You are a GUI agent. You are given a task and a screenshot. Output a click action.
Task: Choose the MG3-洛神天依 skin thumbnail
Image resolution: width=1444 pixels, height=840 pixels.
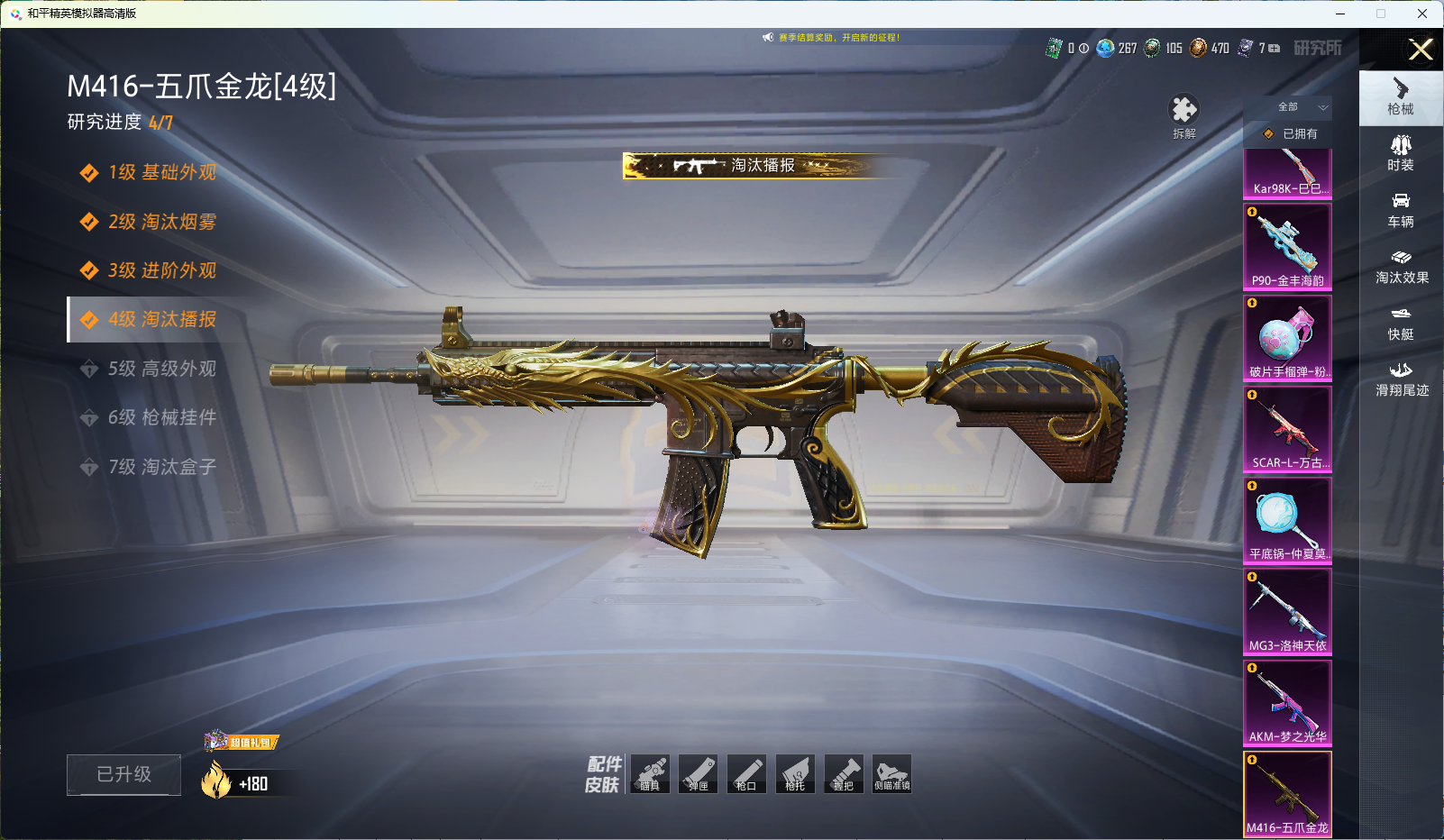pyautogui.click(x=1287, y=611)
